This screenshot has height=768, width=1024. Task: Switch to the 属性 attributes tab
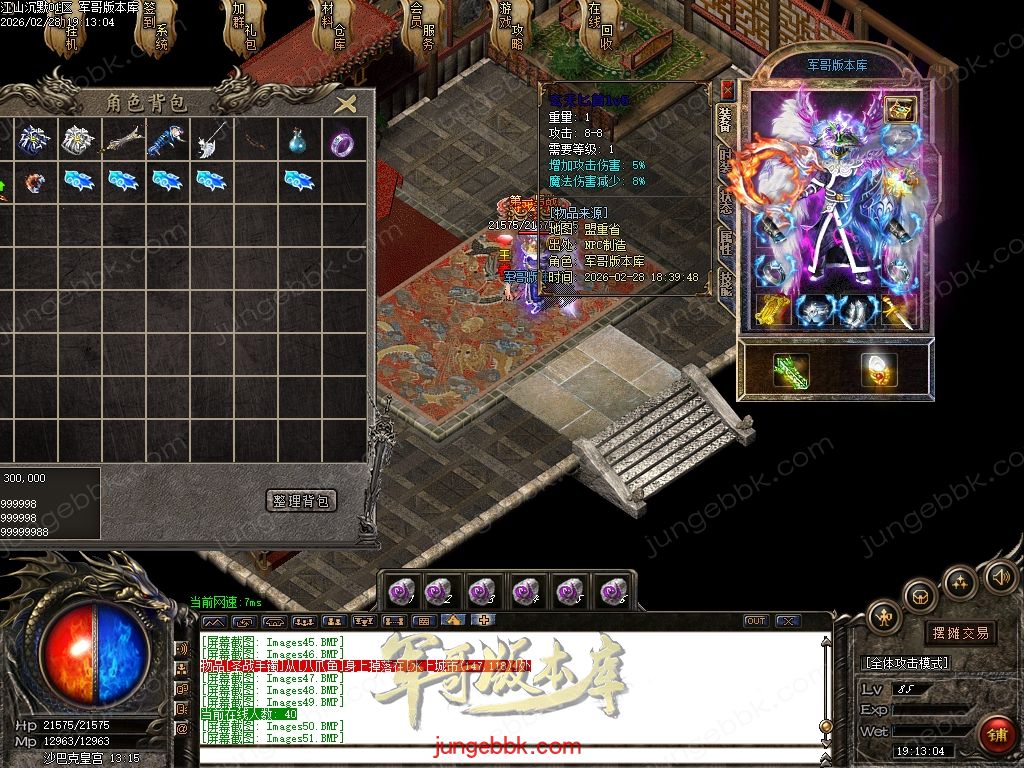pos(726,241)
